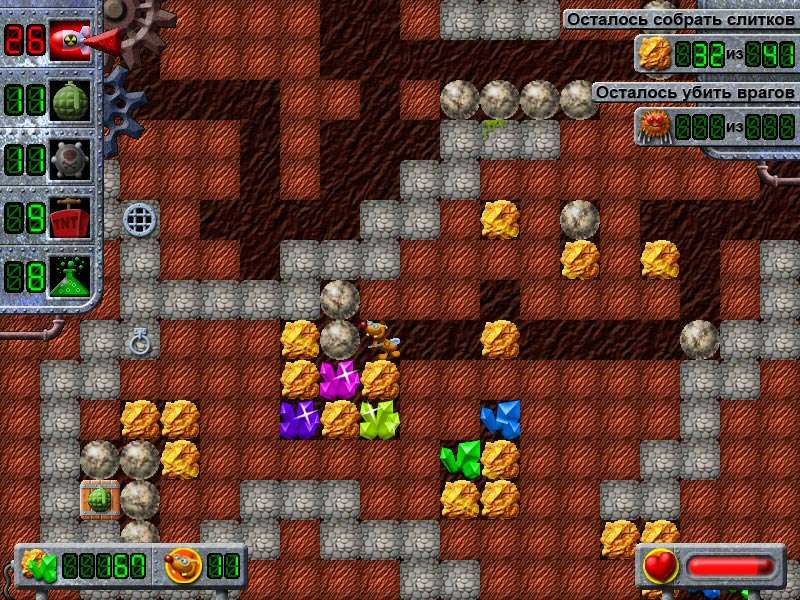The width and height of the screenshot is (800, 600).
Task: Pick the green potion flask item
Action: pos(70,275)
